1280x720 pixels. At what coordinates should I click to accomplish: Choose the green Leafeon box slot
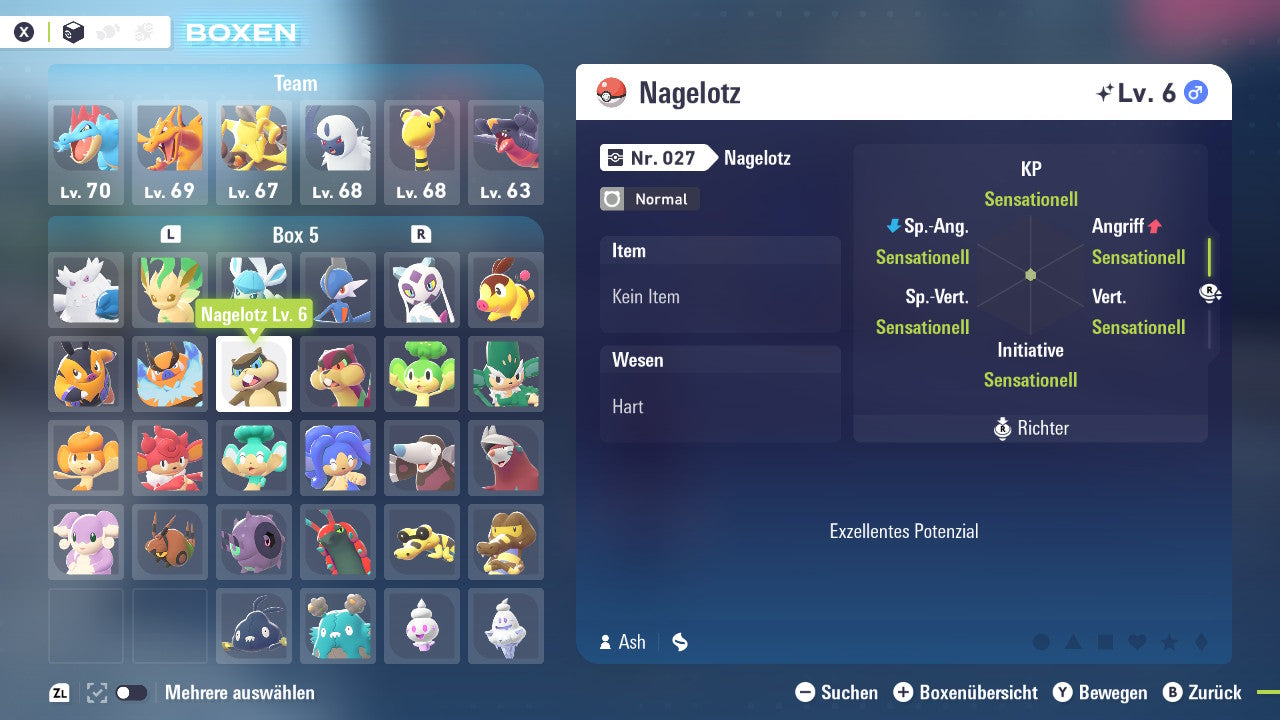pyautogui.click(x=170, y=290)
